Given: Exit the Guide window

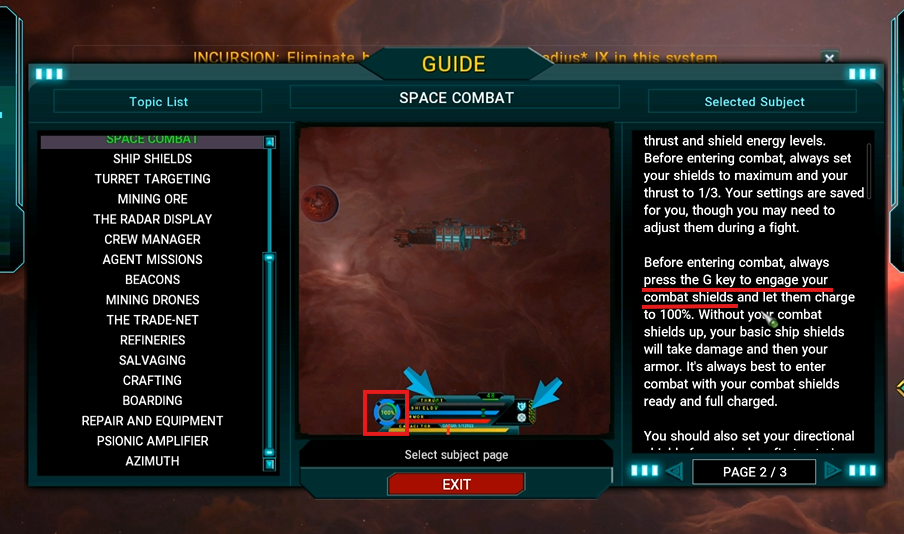Looking at the screenshot, I should 456,484.
